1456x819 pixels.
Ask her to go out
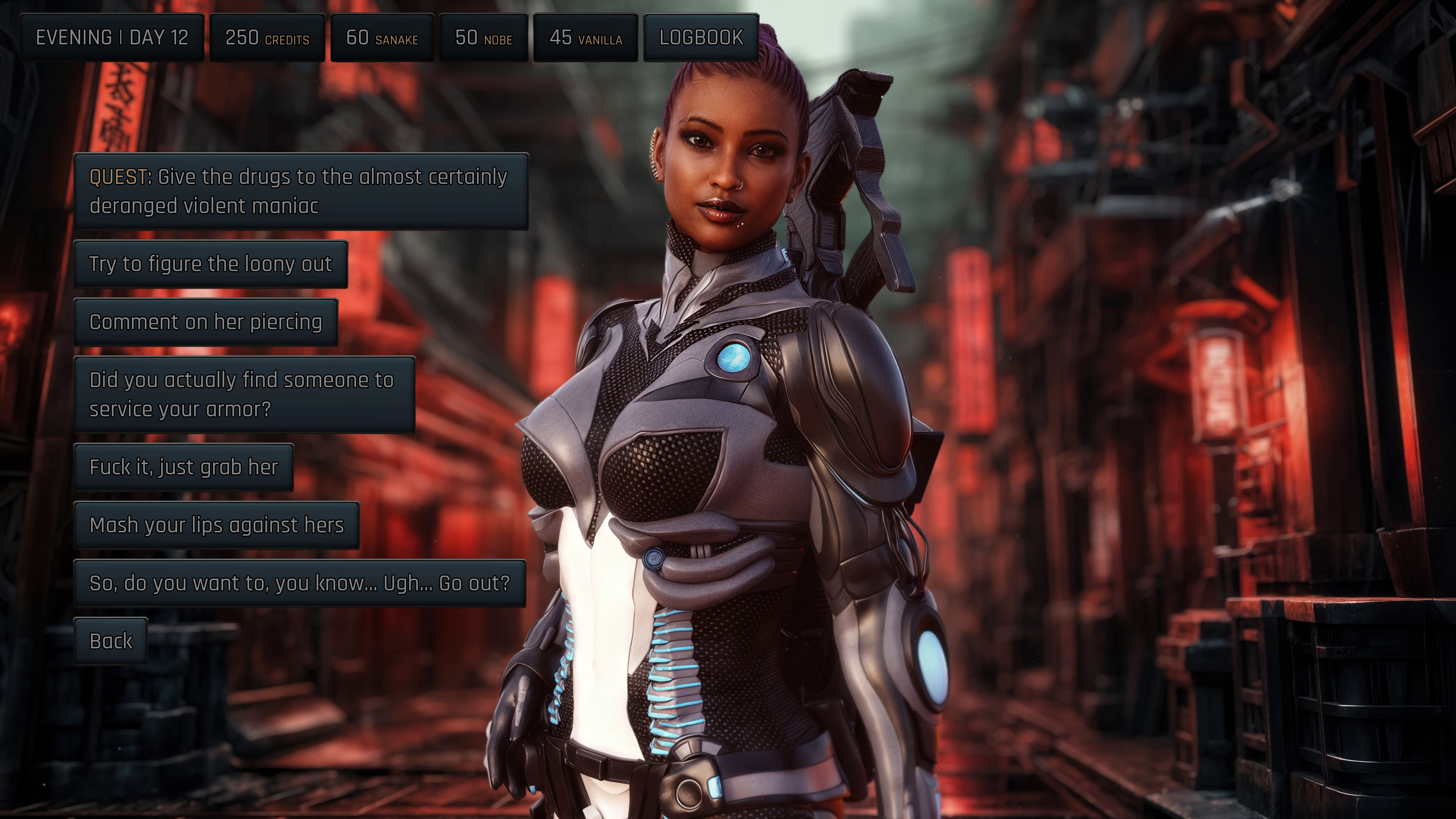(x=300, y=583)
